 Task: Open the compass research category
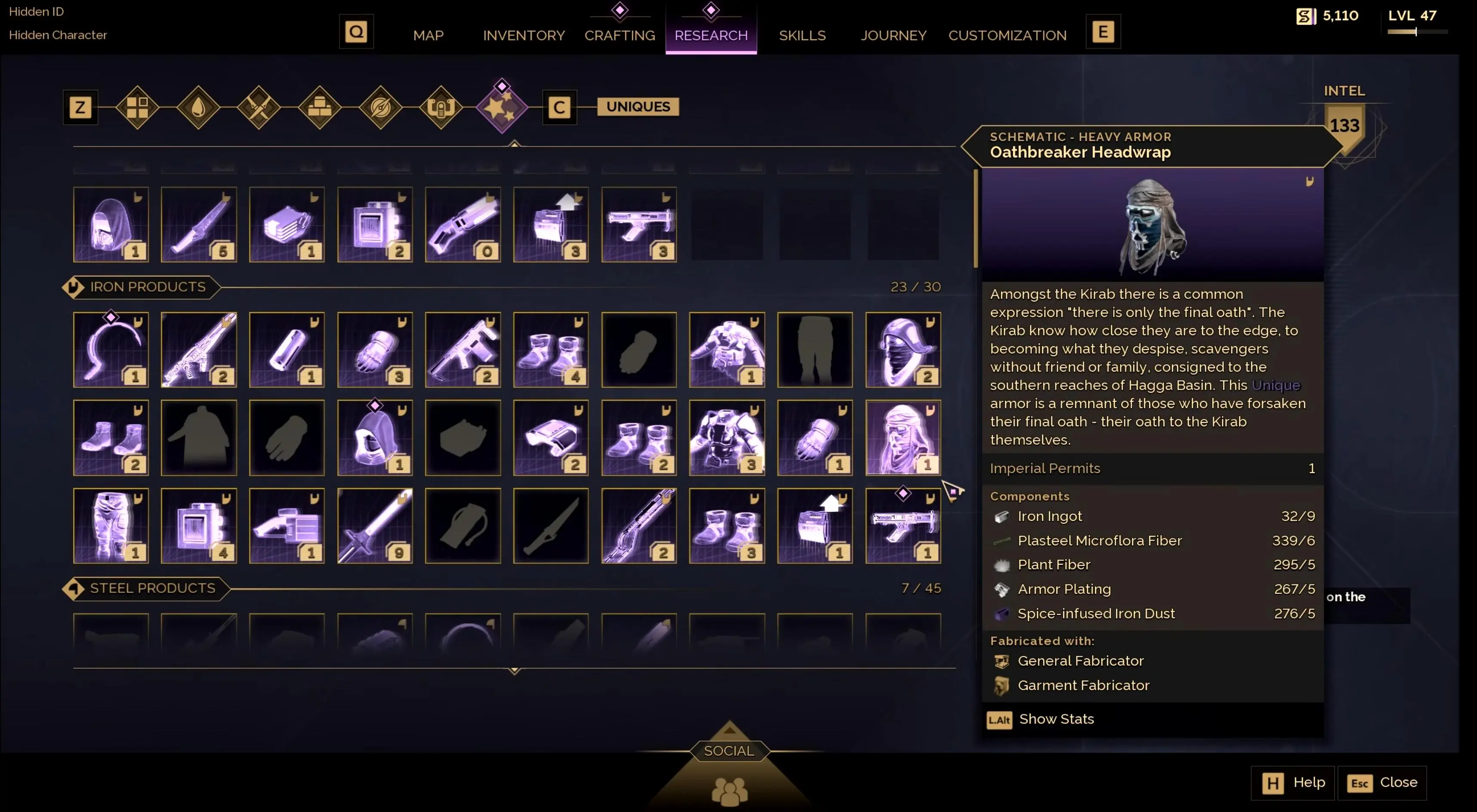[x=381, y=107]
